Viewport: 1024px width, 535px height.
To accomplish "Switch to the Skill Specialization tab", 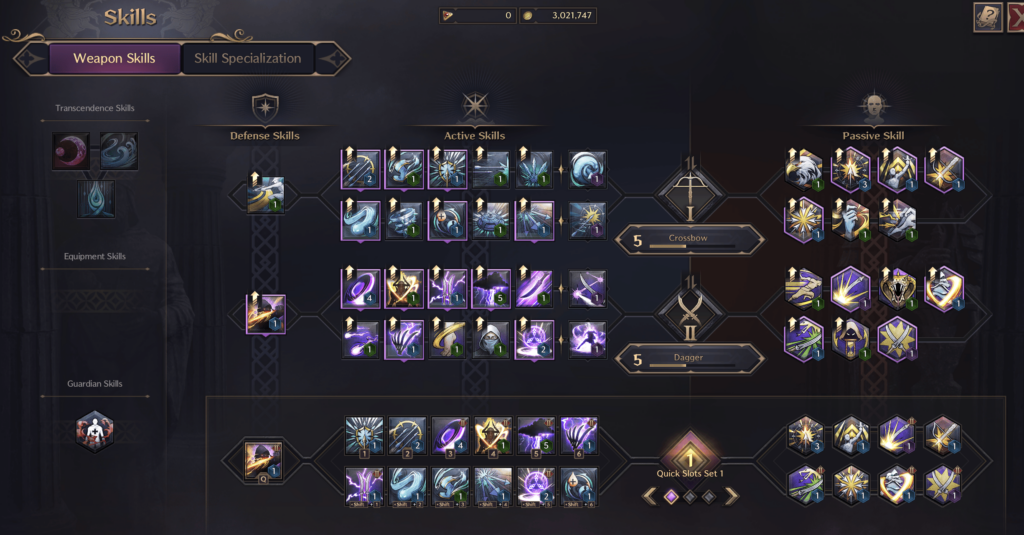I will click(248, 58).
